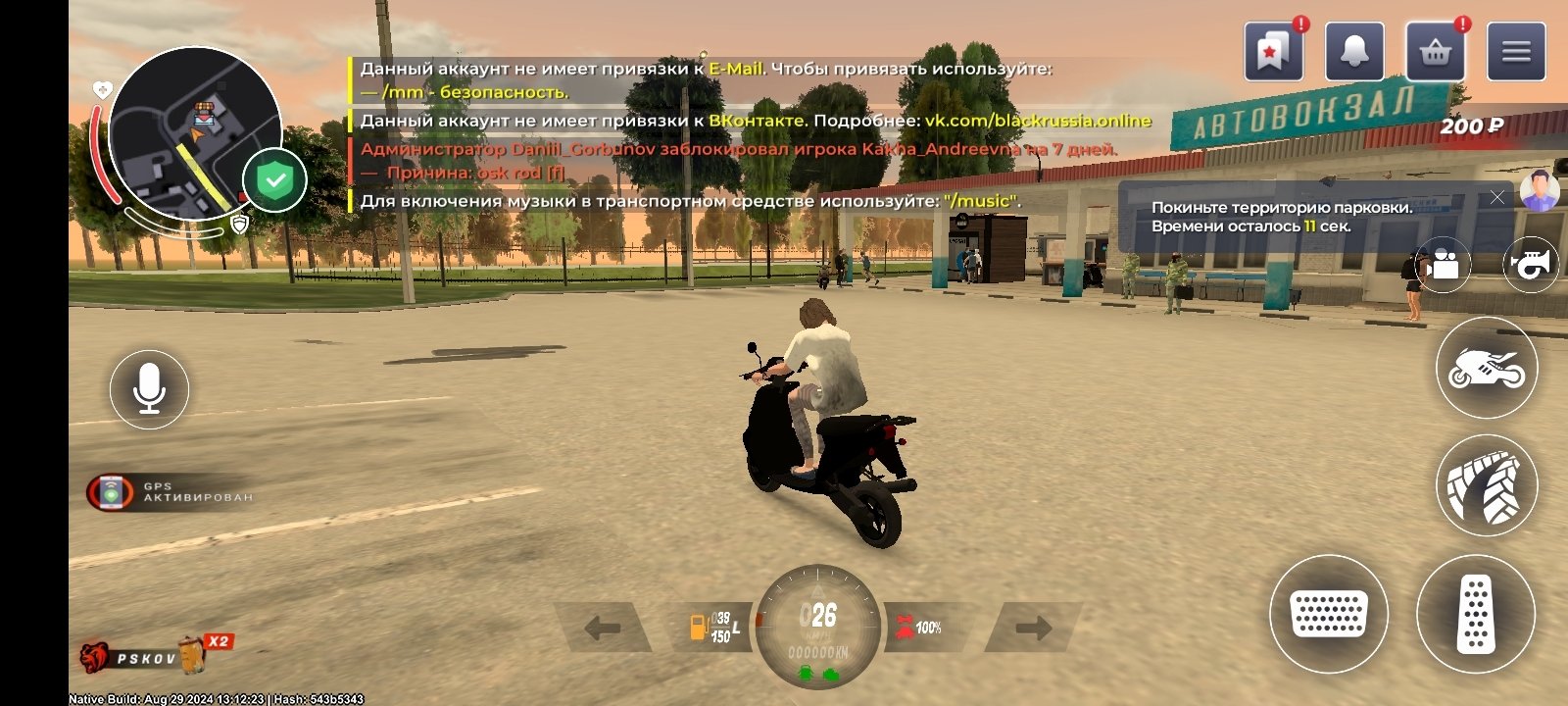Viewport: 1568px width, 706px height.
Task: Tap the 200 ₽ balance display
Action: tap(1473, 126)
